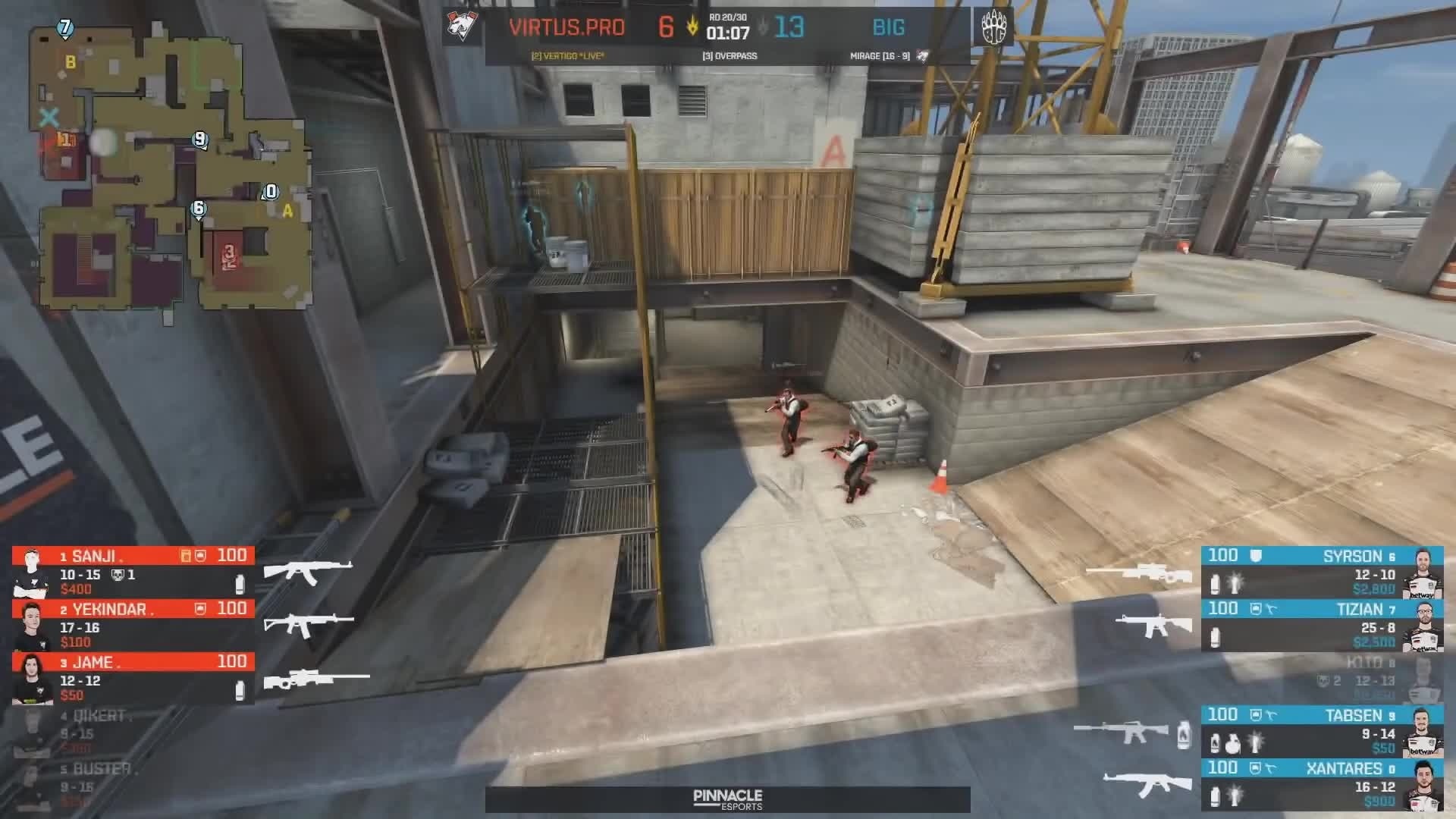Click the helmet armor icon on TIZIAN's row

point(1256,608)
